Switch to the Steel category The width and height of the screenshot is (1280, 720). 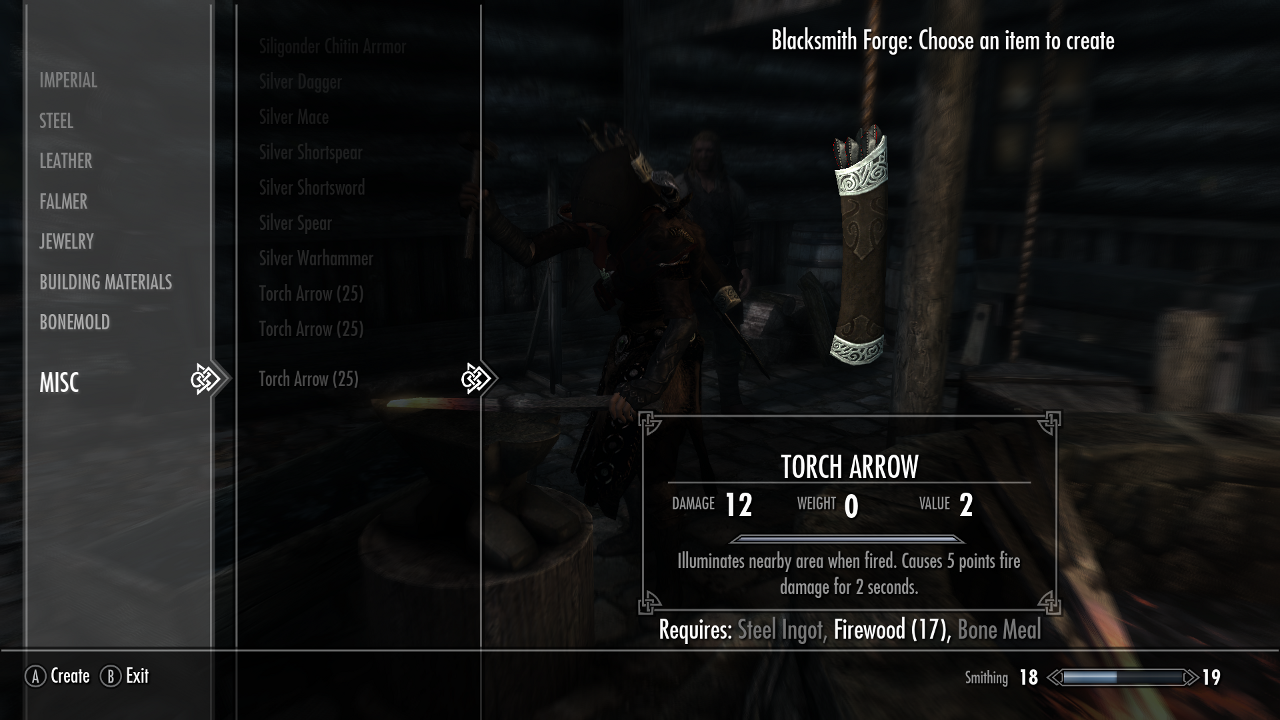coord(56,121)
